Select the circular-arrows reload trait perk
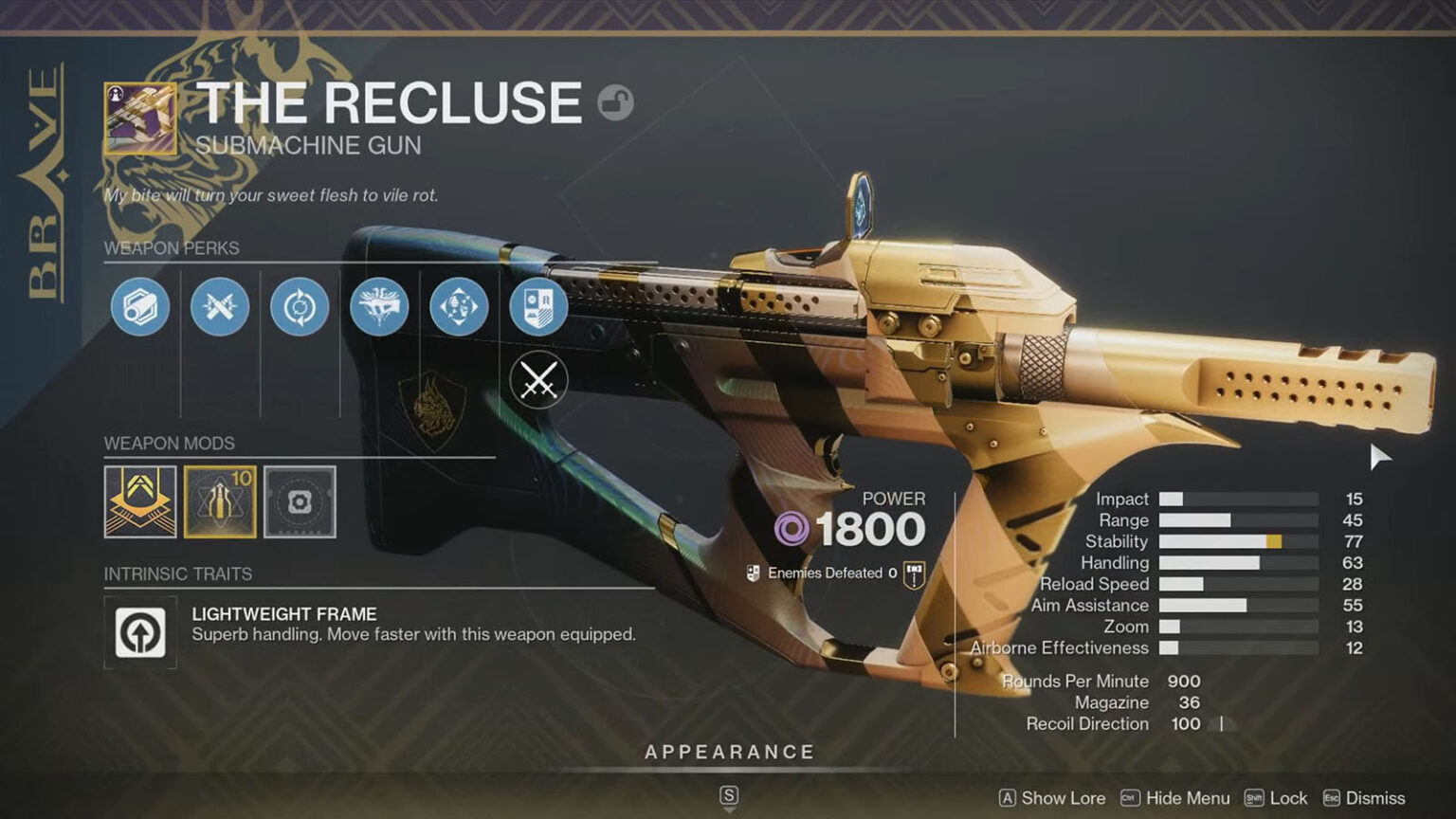This screenshot has height=819, width=1456. (x=298, y=306)
